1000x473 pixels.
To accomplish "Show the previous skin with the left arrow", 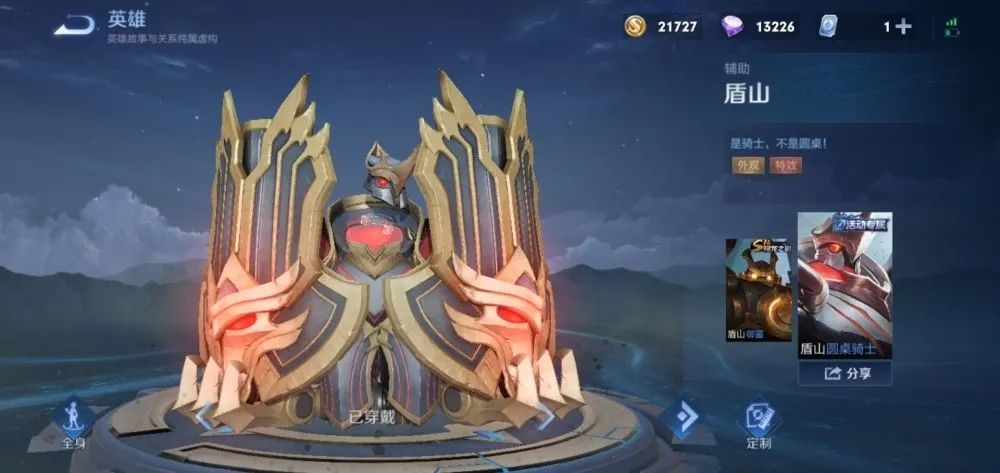I will click(203, 416).
